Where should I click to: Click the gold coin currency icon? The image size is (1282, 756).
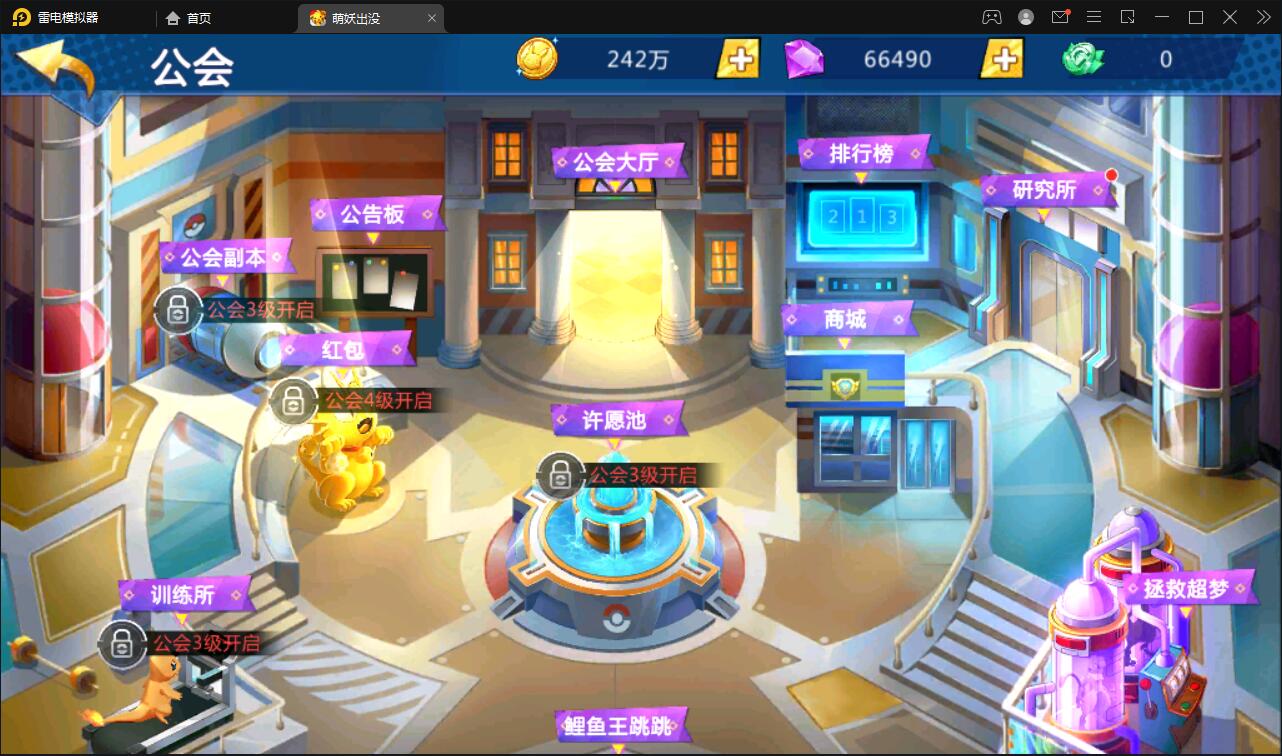point(537,58)
